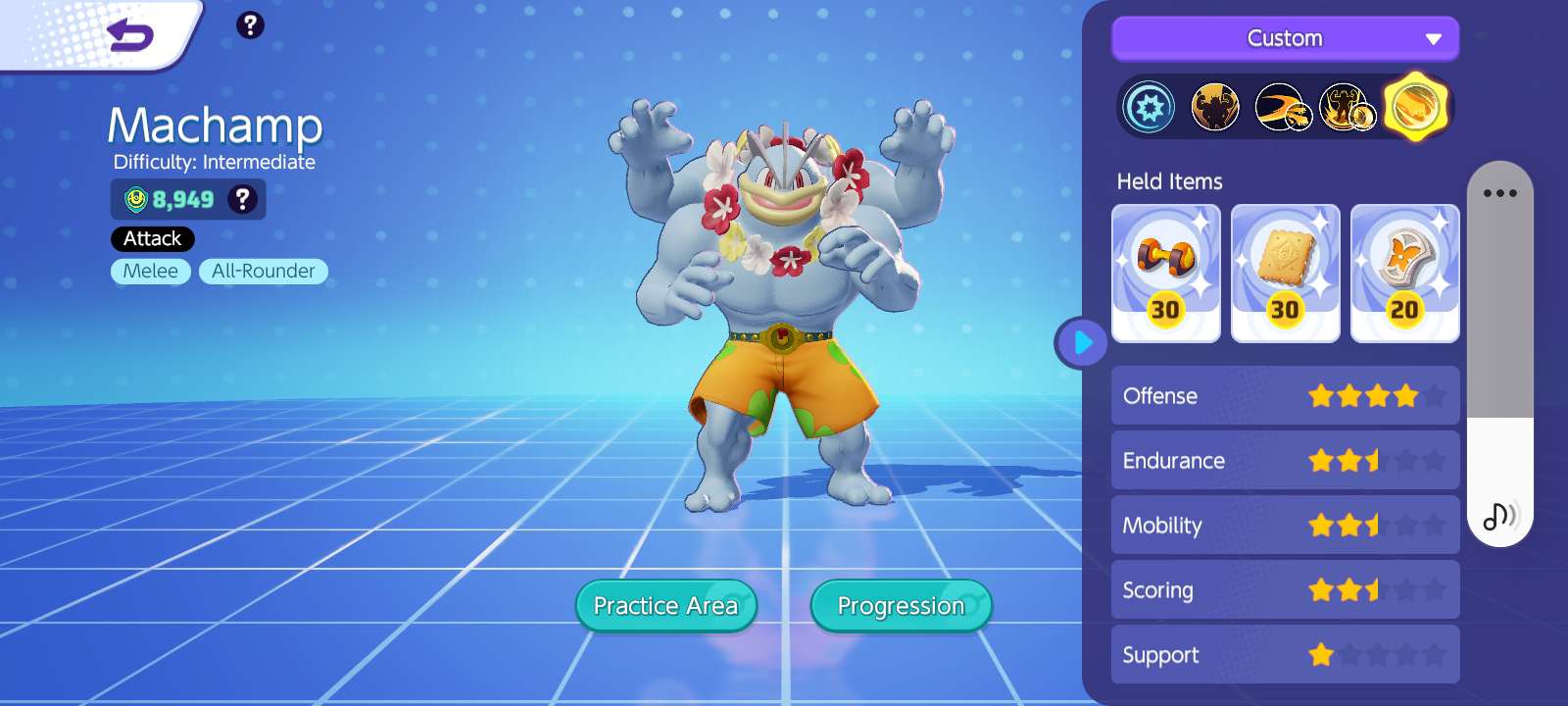
Task: Open the three-dots more options menu
Action: point(1499,193)
